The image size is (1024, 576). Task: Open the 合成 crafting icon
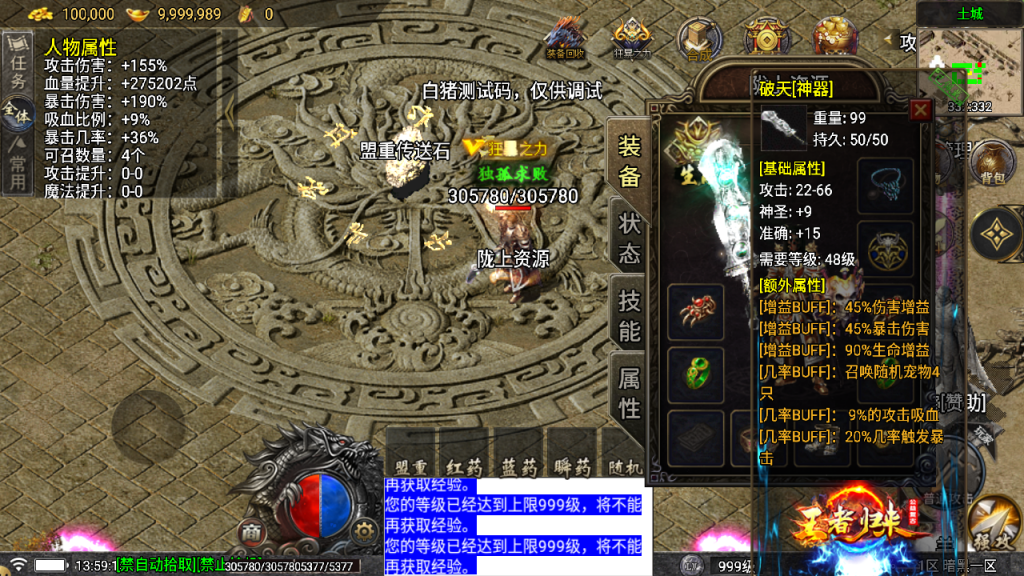[x=698, y=38]
